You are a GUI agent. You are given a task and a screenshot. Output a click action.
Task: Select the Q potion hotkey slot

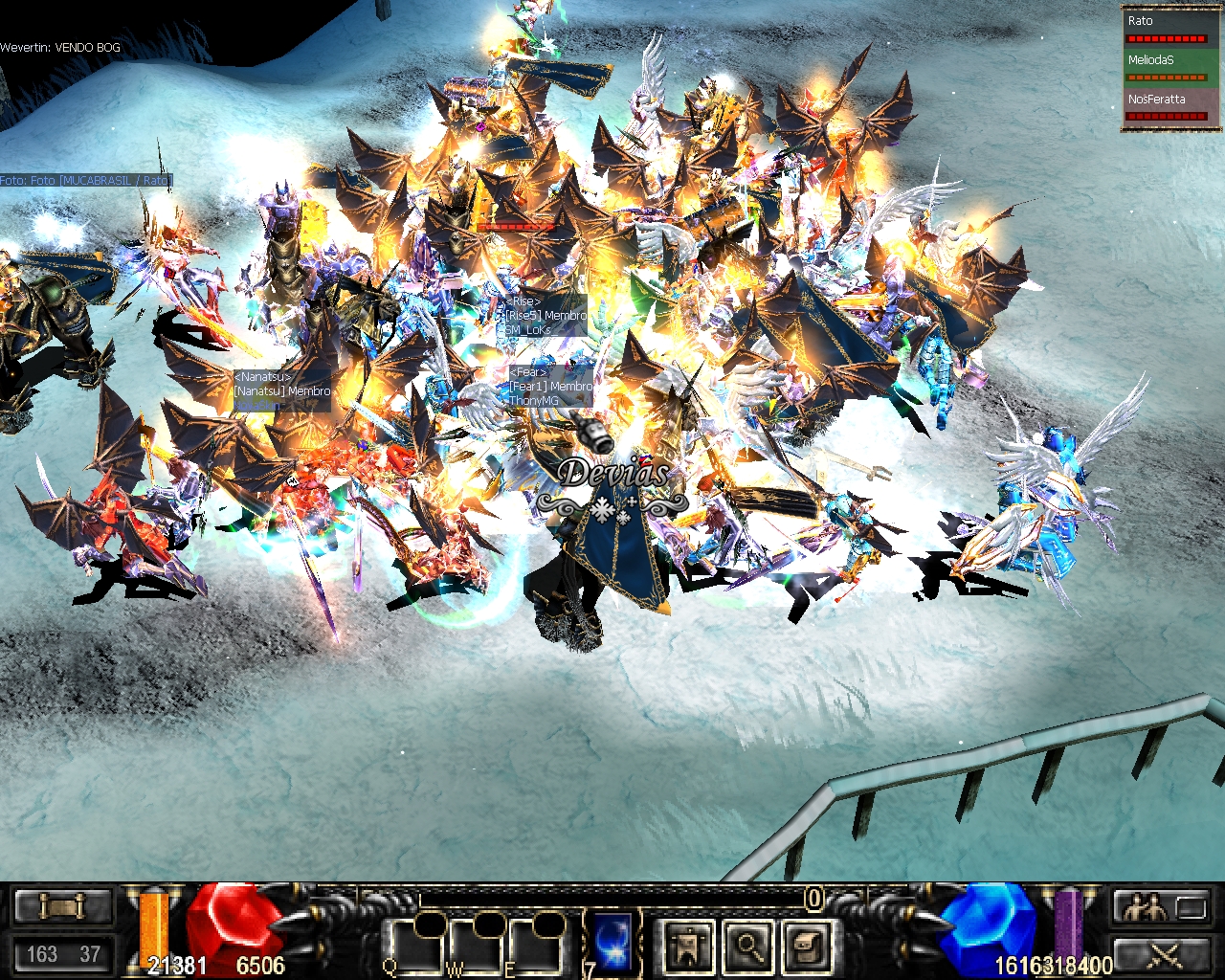(417, 945)
